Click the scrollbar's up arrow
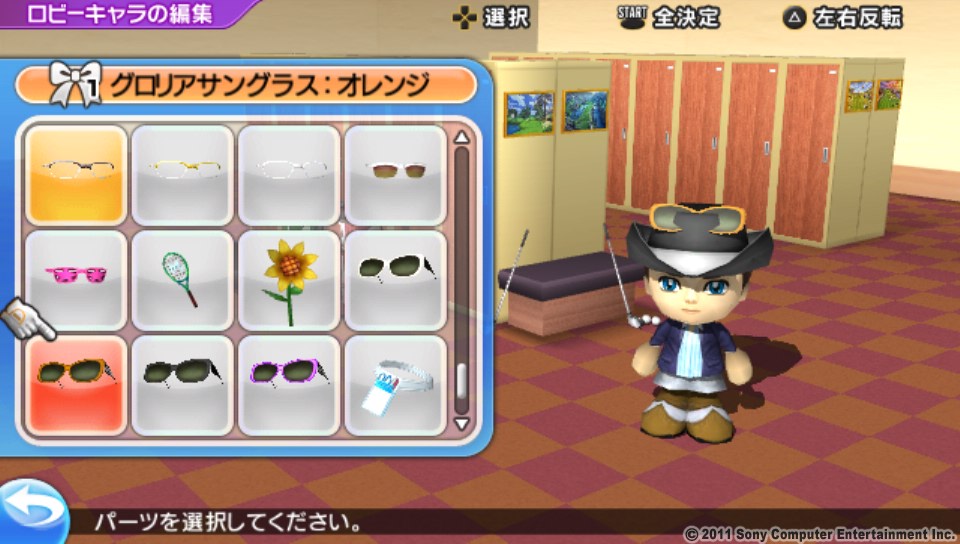 [461, 137]
